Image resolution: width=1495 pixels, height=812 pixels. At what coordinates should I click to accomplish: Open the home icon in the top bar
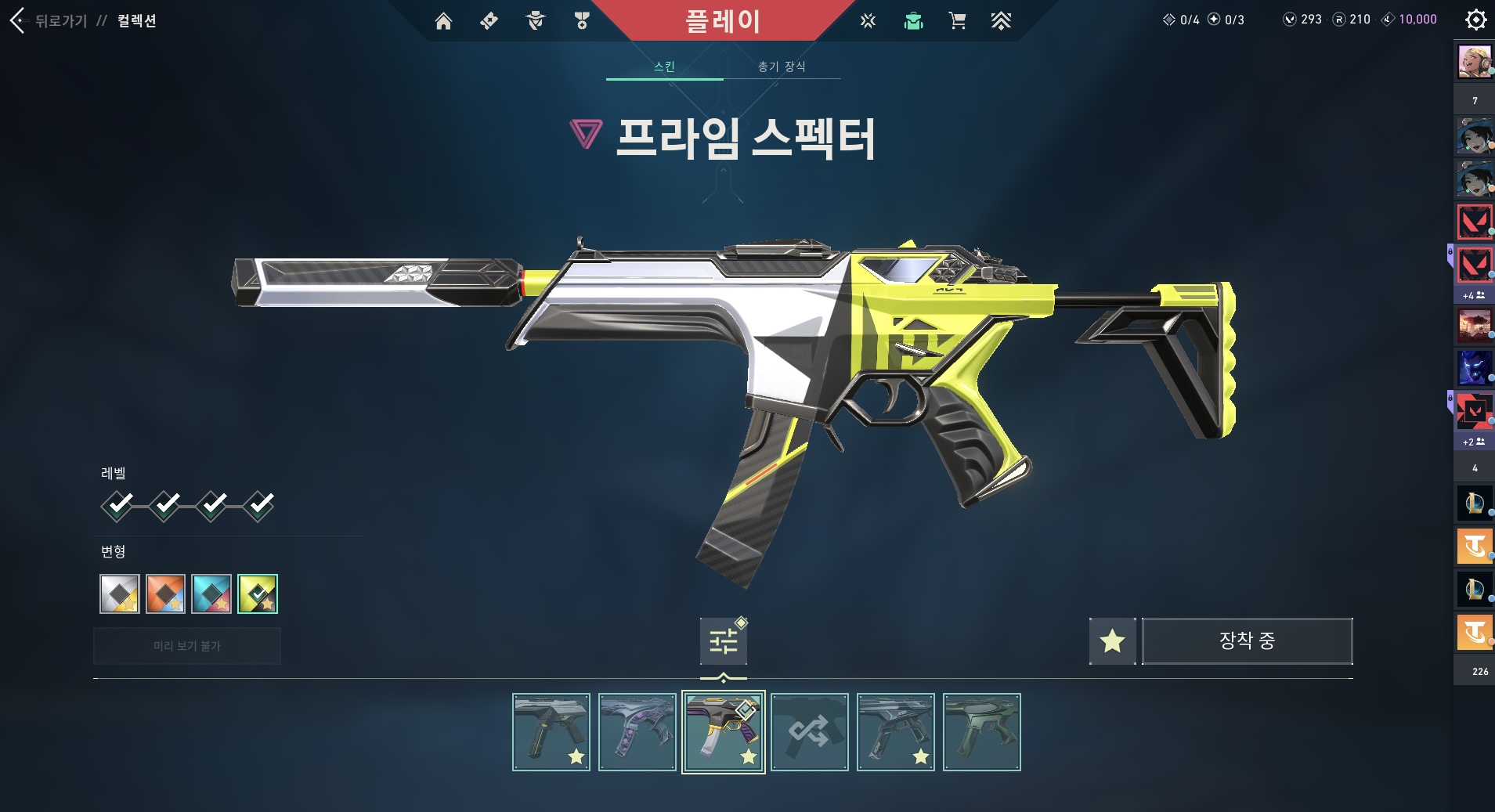point(443,21)
